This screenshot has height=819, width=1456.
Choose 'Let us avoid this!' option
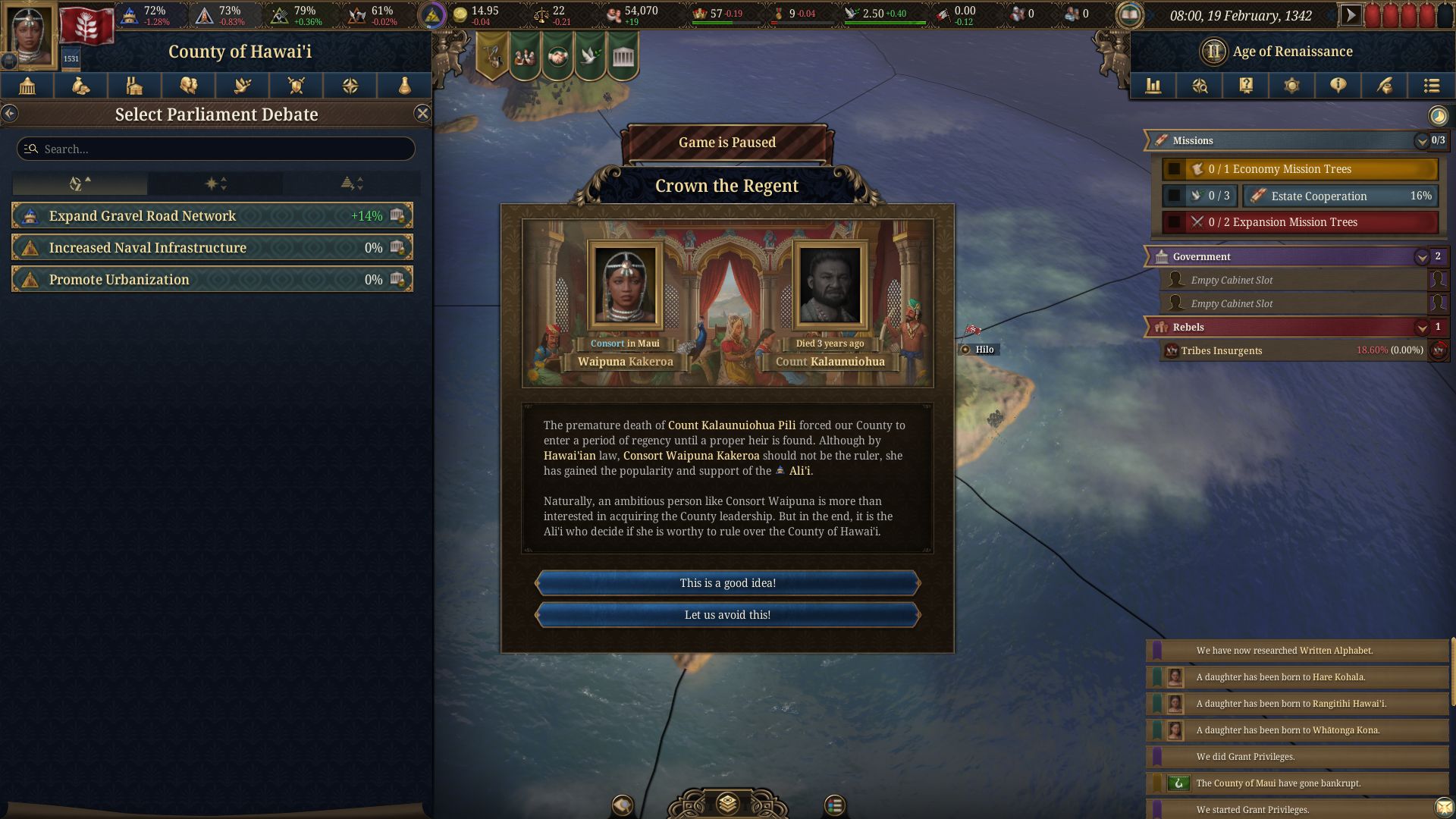tap(727, 615)
